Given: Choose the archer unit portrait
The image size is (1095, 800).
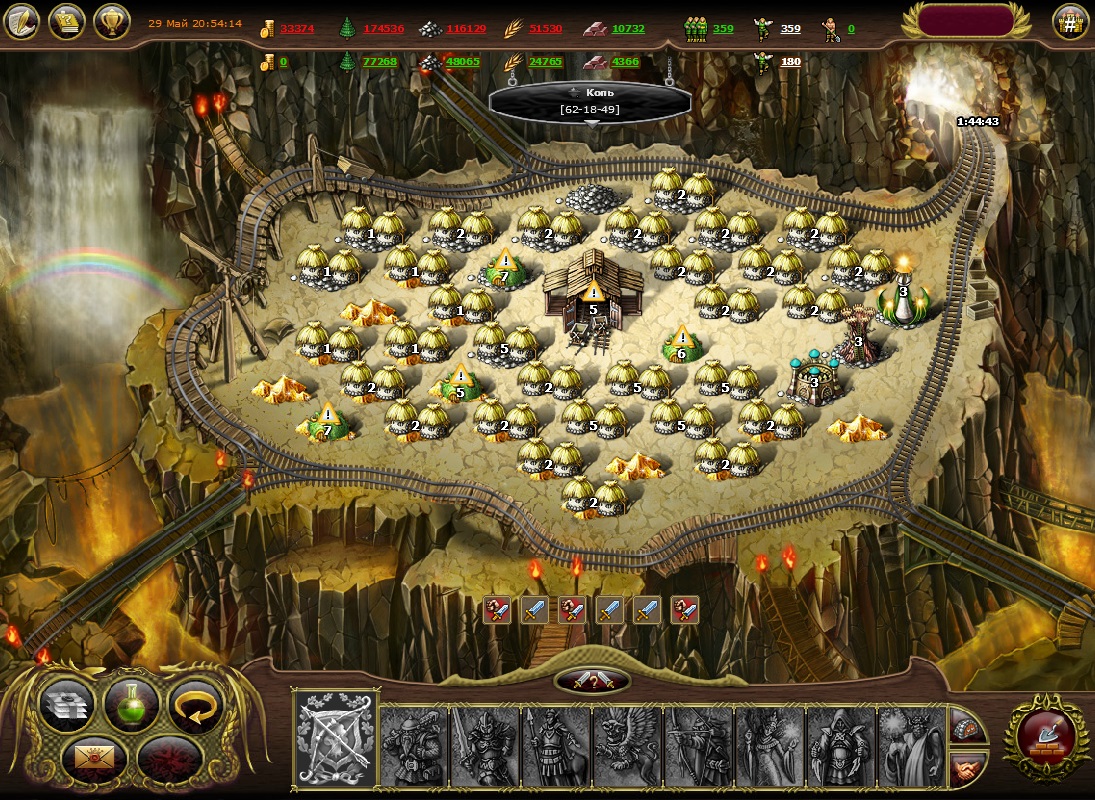Looking at the screenshot, I should [x=698, y=746].
